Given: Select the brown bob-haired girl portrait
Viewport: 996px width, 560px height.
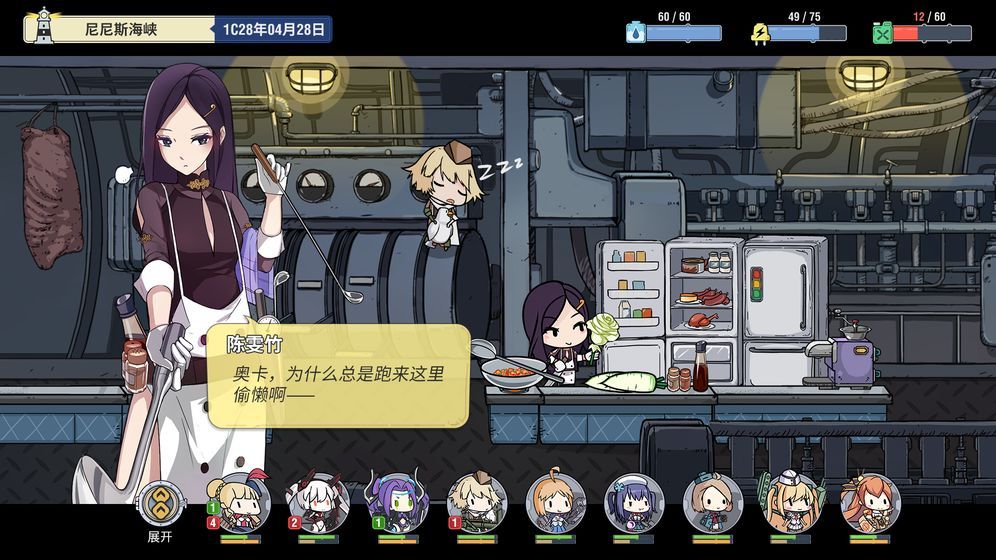Looking at the screenshot, I should pyautogui.click(x=713, y=501).
